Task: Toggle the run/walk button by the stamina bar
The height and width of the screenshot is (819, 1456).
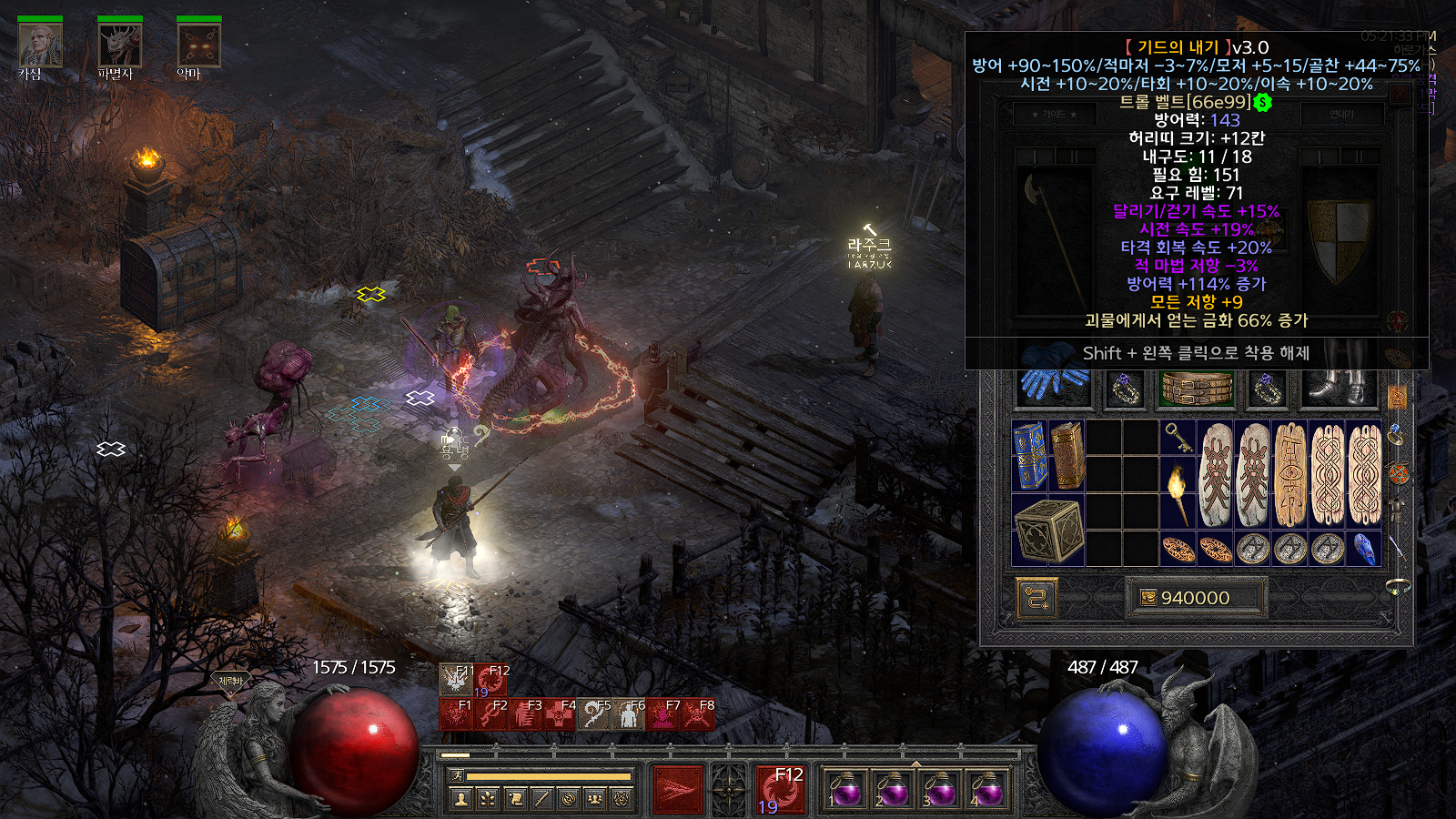Action: (458, 775)
